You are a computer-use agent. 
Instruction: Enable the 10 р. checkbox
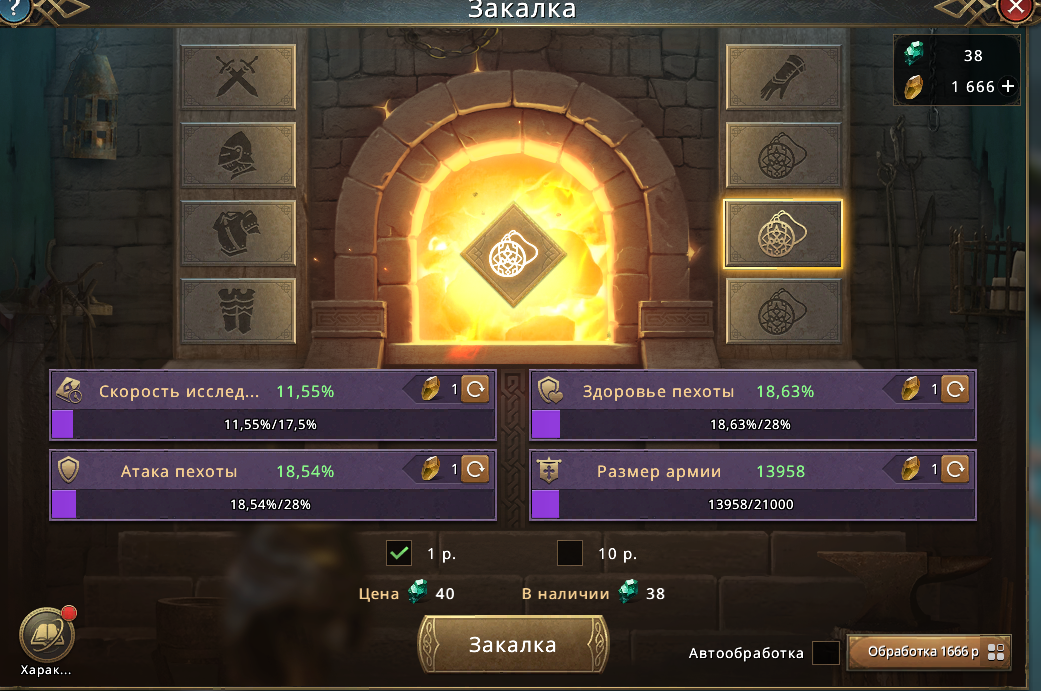pos(570,553)
